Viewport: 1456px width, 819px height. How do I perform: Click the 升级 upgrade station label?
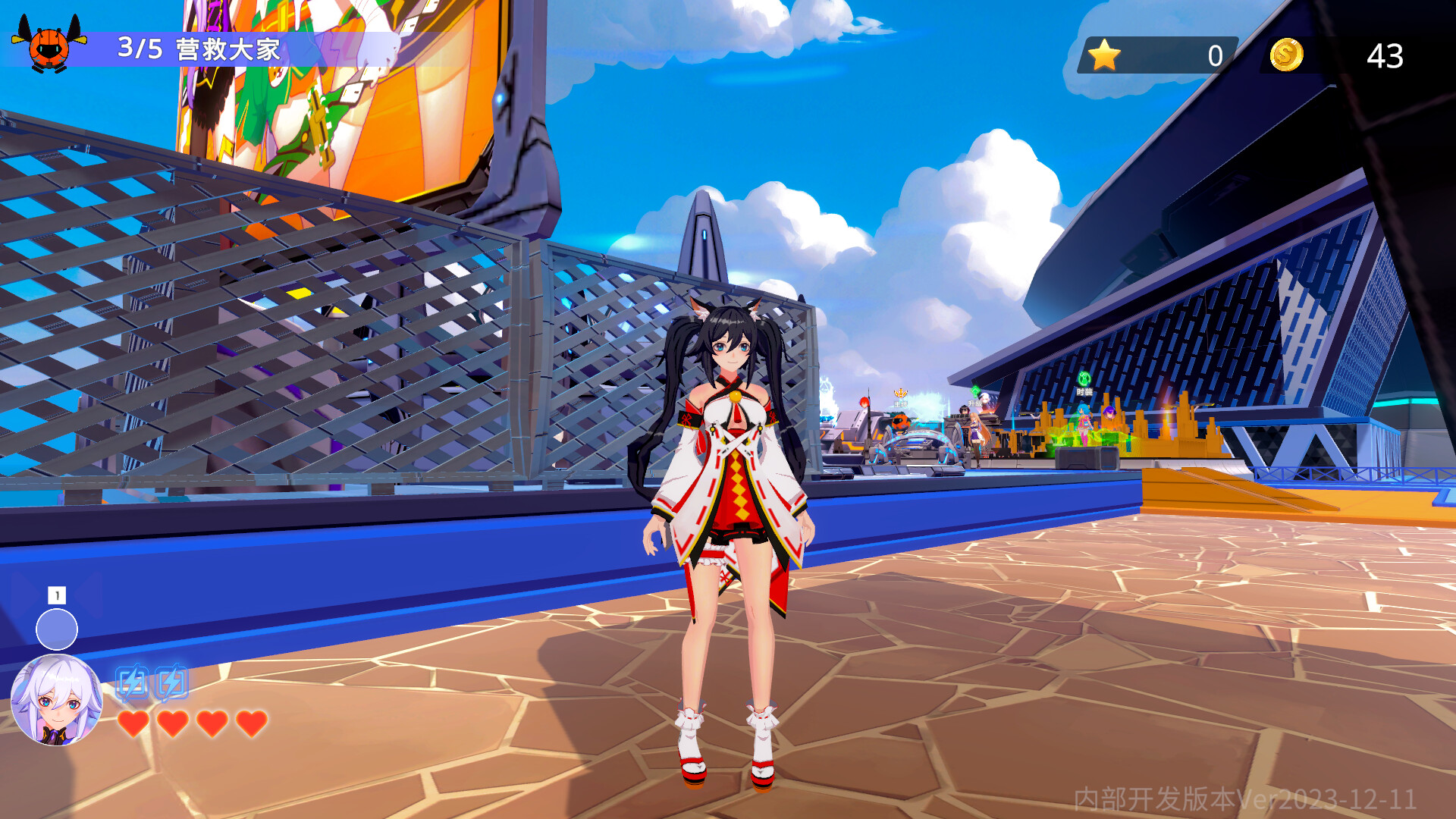[974, 403]
